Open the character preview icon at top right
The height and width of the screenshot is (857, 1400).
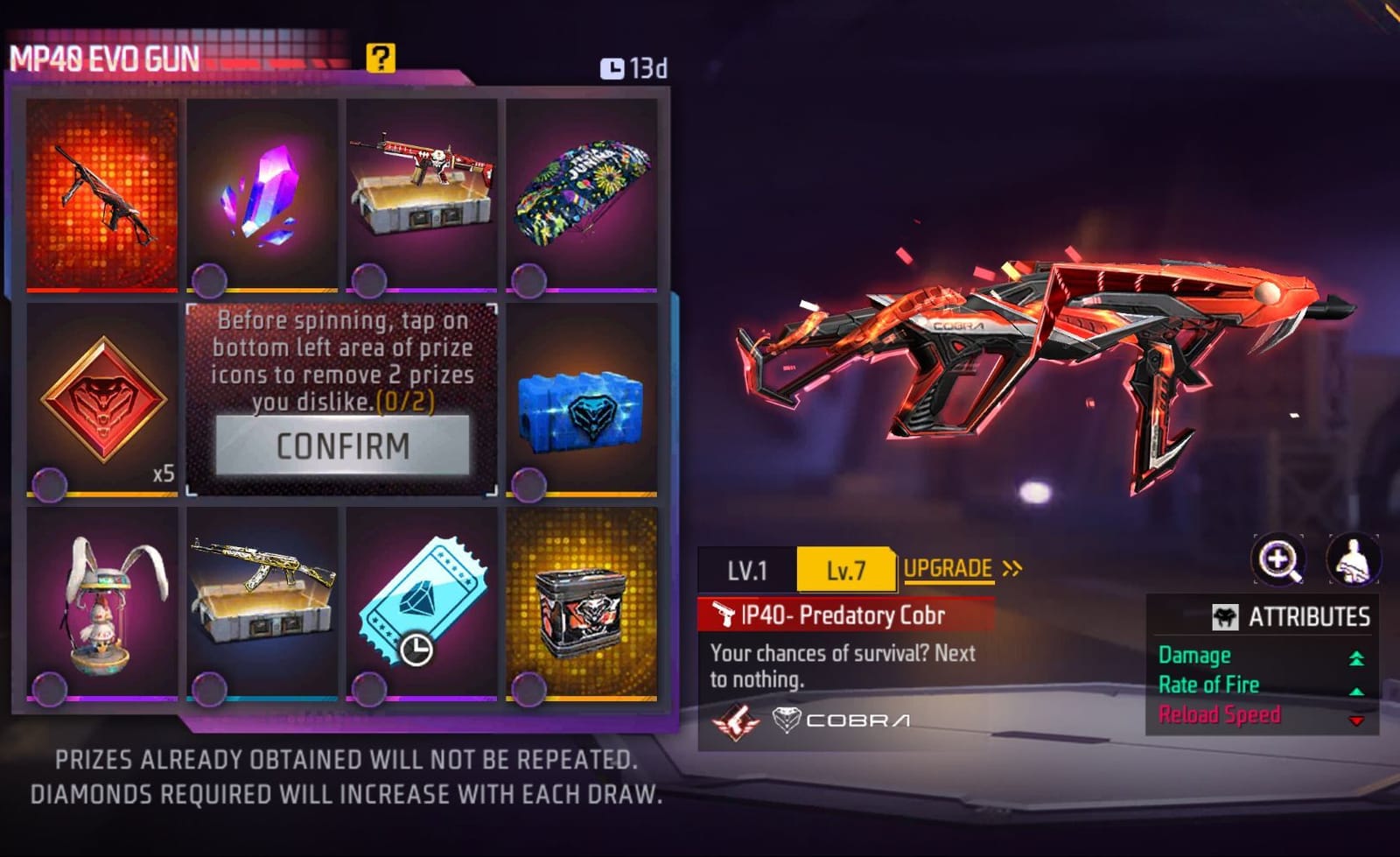click(x=1352, y=560)
